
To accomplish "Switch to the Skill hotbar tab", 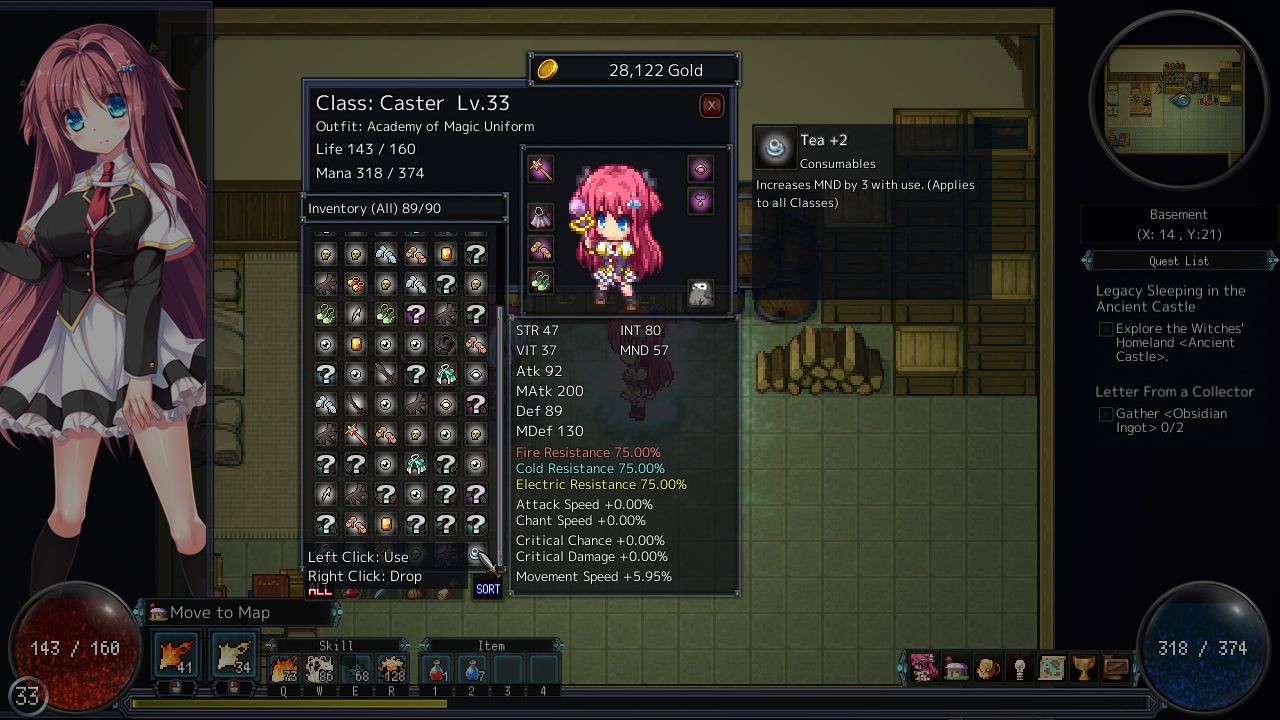I will pyautogui.click(x=334, y=646).
